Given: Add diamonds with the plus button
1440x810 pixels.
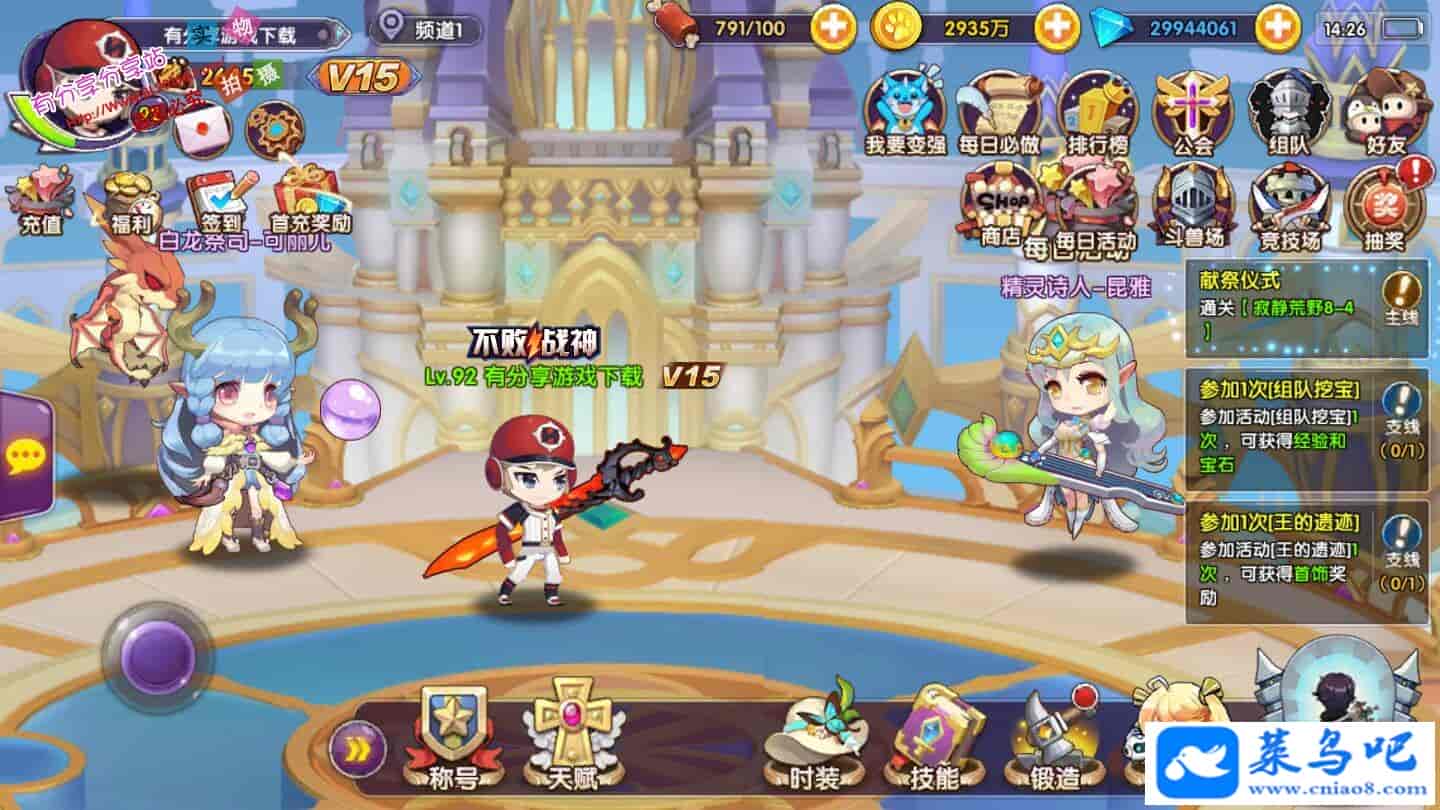Looking at the screenshot, I should pos(1277,28).
